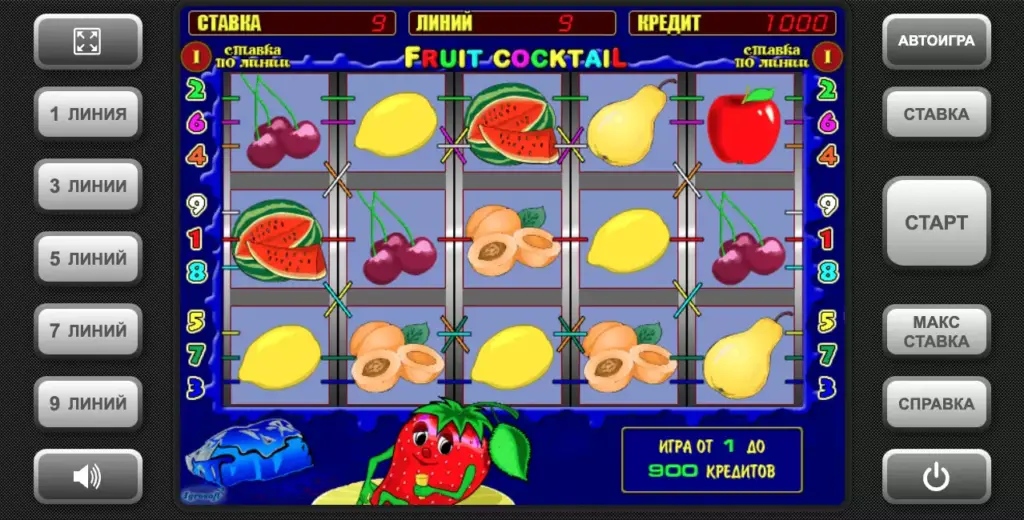This screenshot has width=1024, height=520.
Task: Switch to 9 ЛИНИЙ
Action: [87, 404]
